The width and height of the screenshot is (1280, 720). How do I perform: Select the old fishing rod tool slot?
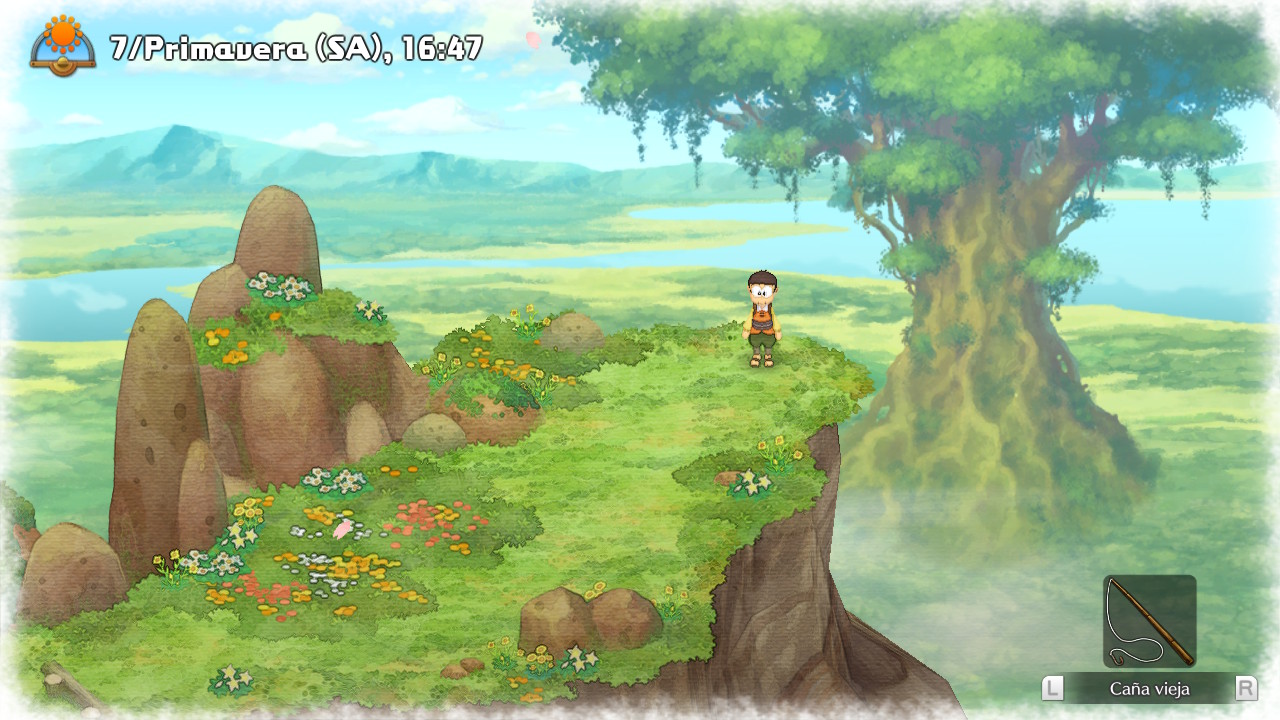click(1149, 621)
